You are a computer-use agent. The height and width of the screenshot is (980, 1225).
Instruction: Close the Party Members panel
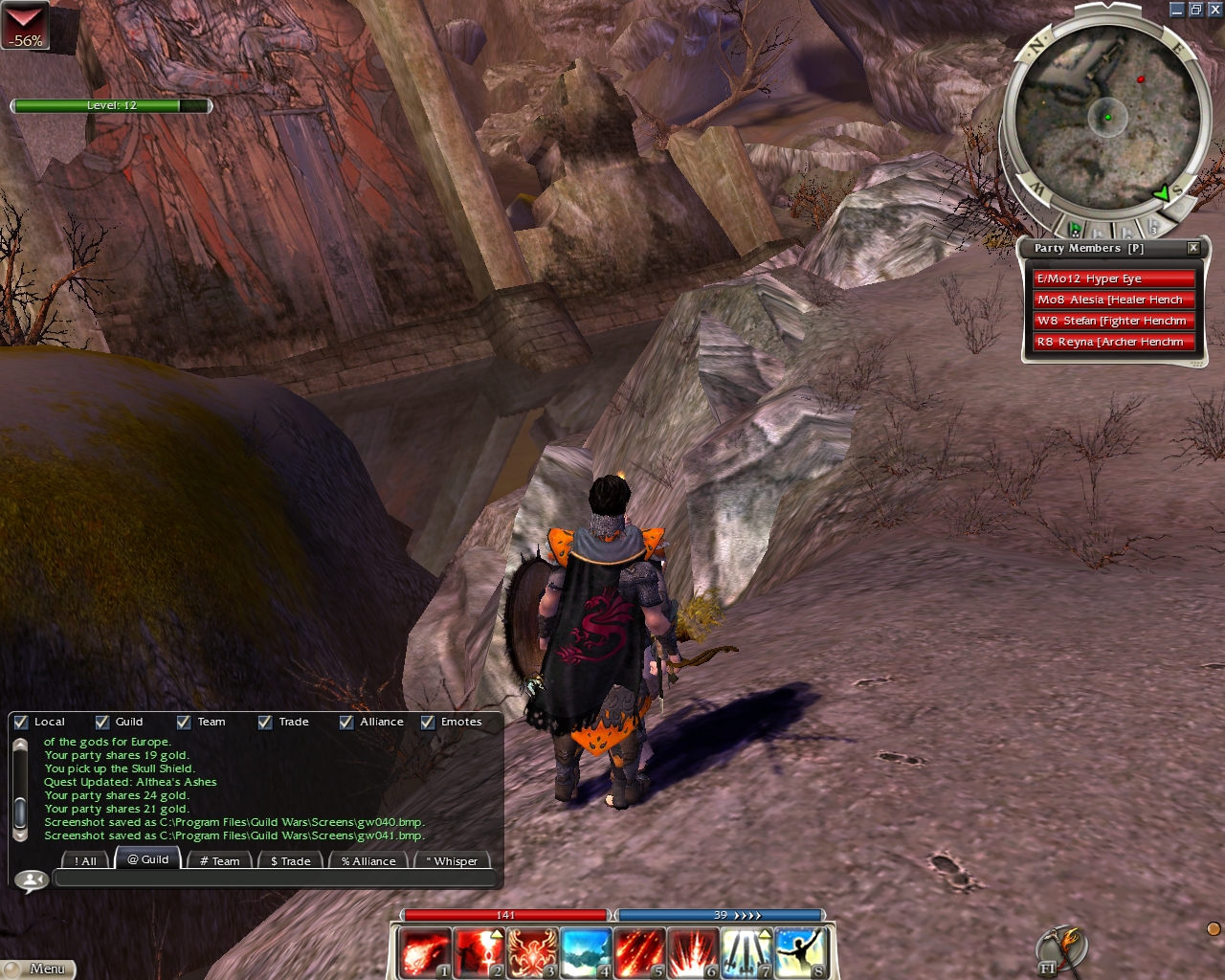[1193, 248]
